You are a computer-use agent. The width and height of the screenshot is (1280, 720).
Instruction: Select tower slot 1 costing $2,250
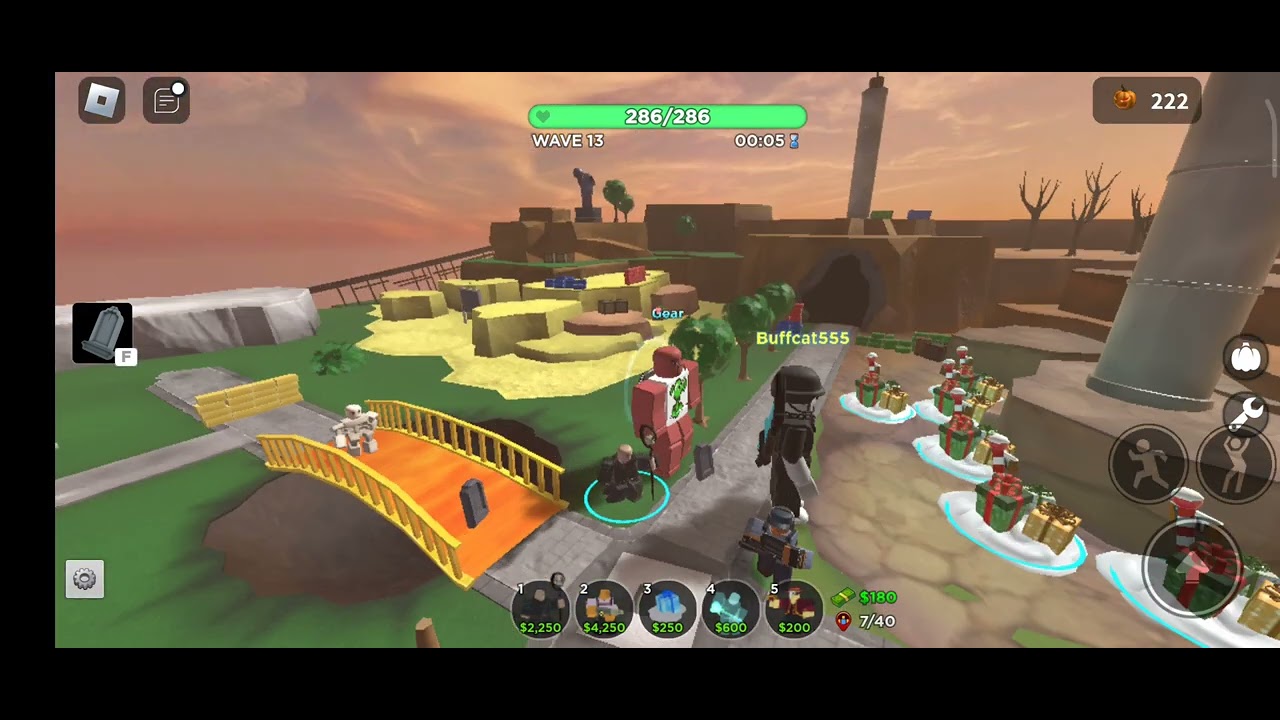click(540, 608)
